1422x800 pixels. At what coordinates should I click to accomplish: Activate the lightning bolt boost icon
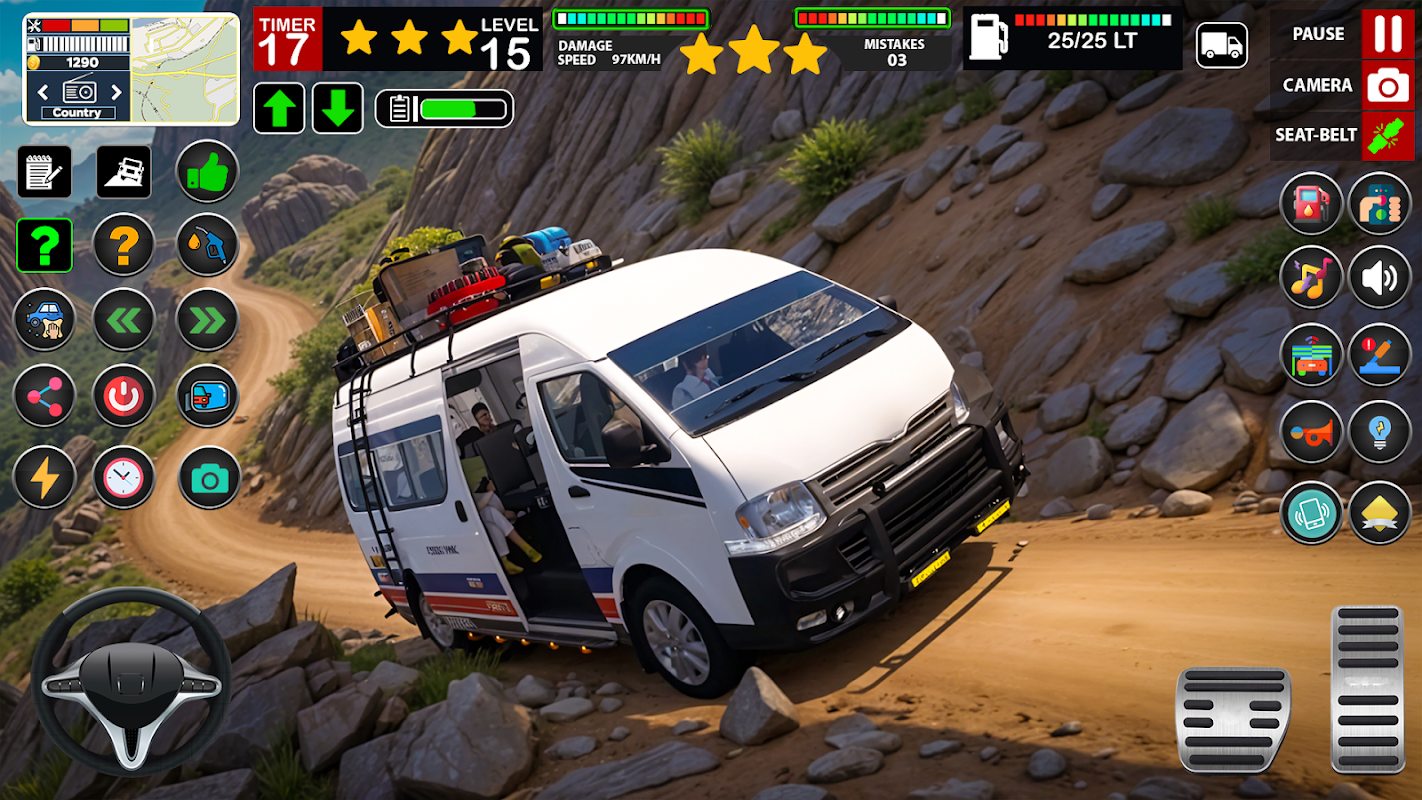pyautogui.click(x=44, y=477)
